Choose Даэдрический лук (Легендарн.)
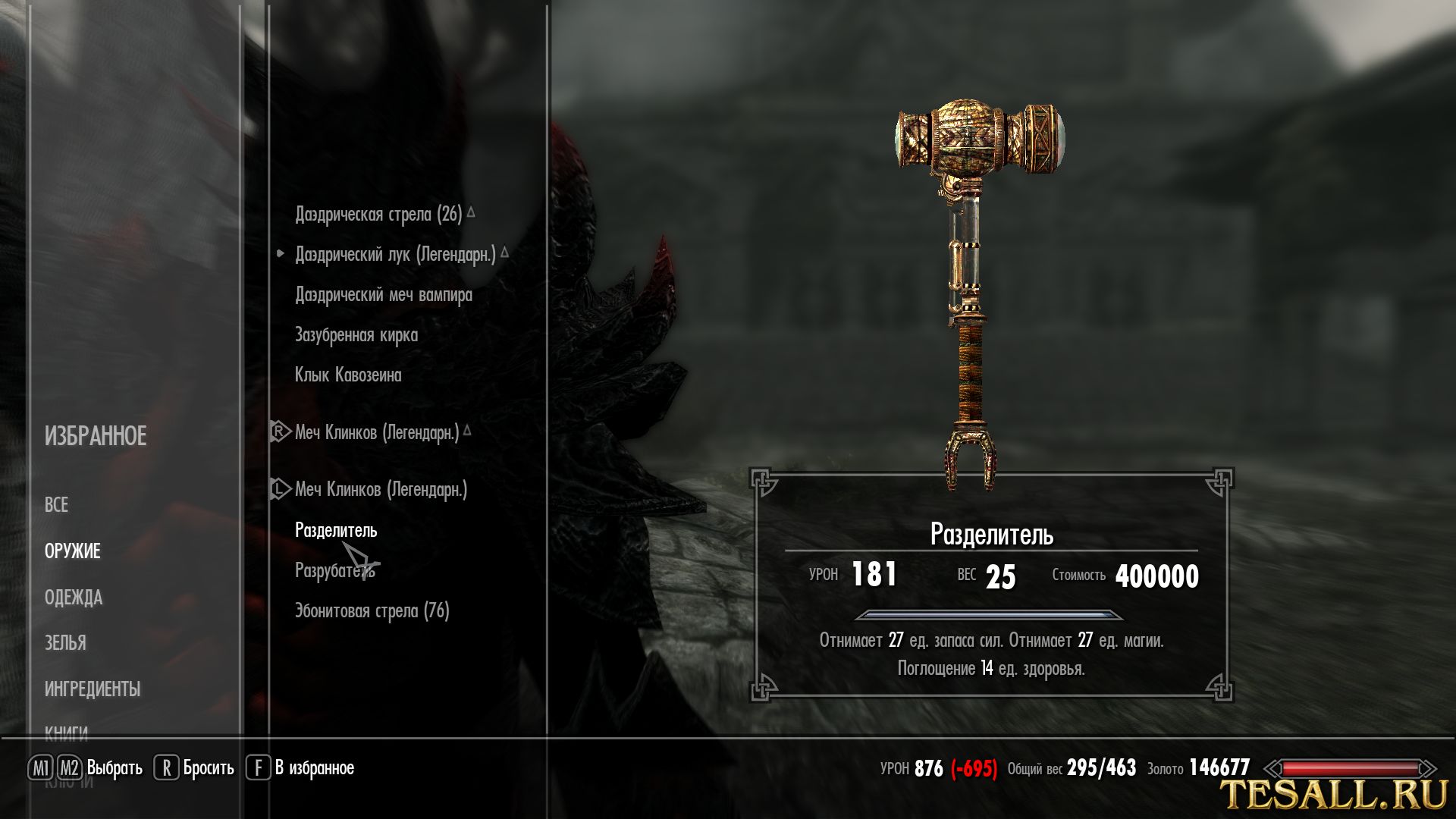Screen dimensions: 1456x819 click(395, 255)
